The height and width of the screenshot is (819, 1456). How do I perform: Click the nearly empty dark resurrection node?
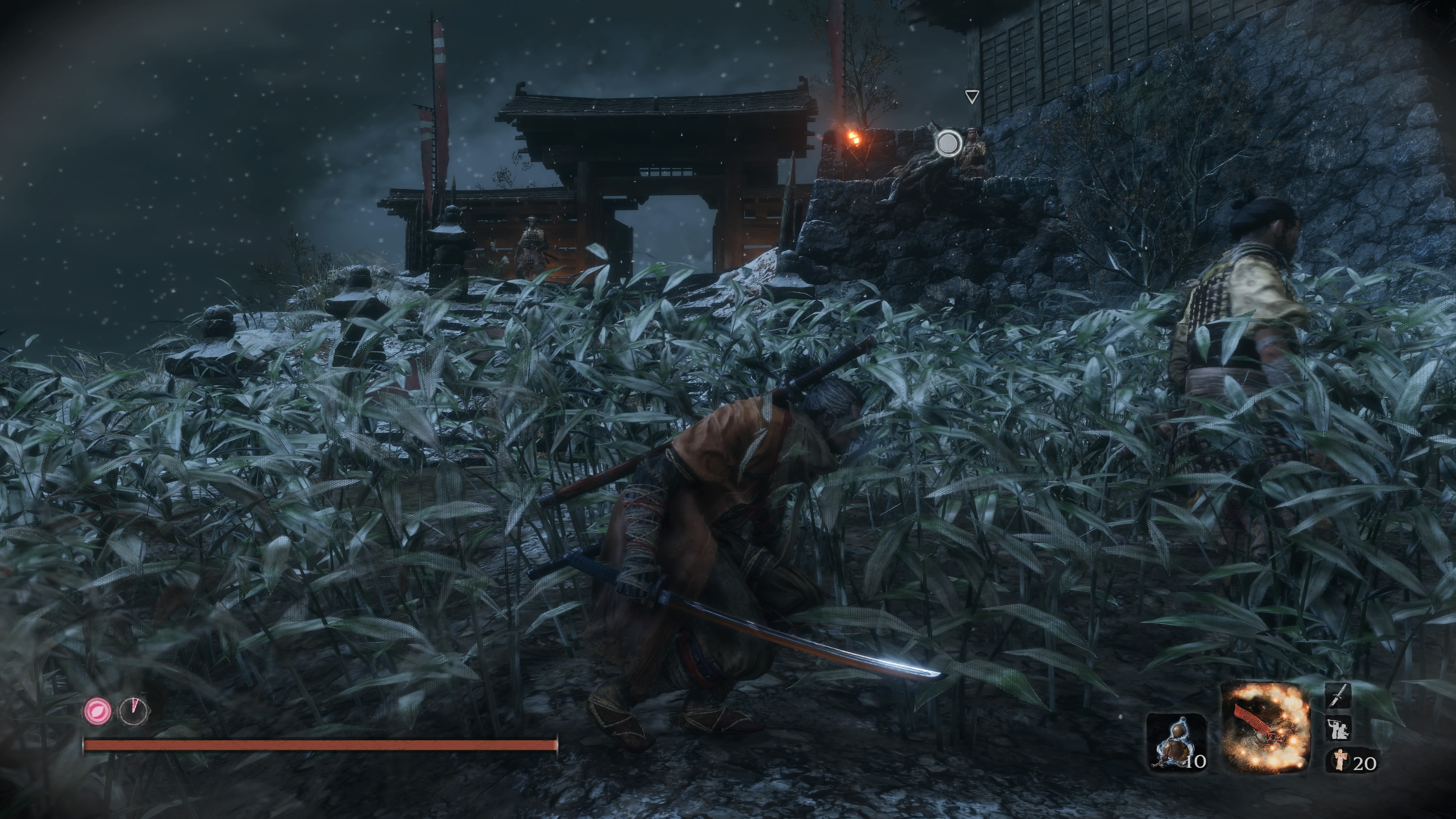(x=134, y=711)
